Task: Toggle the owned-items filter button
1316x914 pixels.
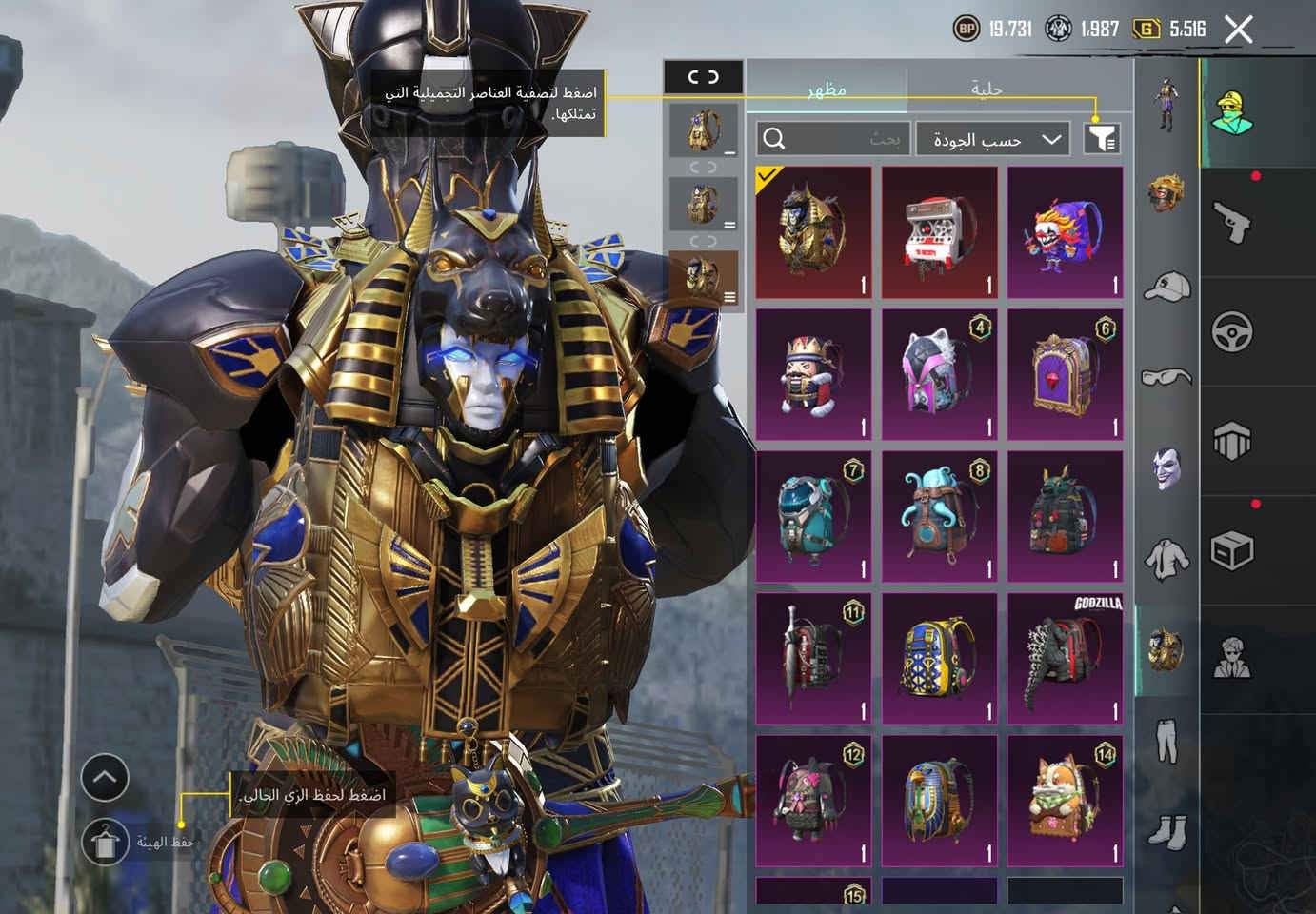Action: 1102,139
